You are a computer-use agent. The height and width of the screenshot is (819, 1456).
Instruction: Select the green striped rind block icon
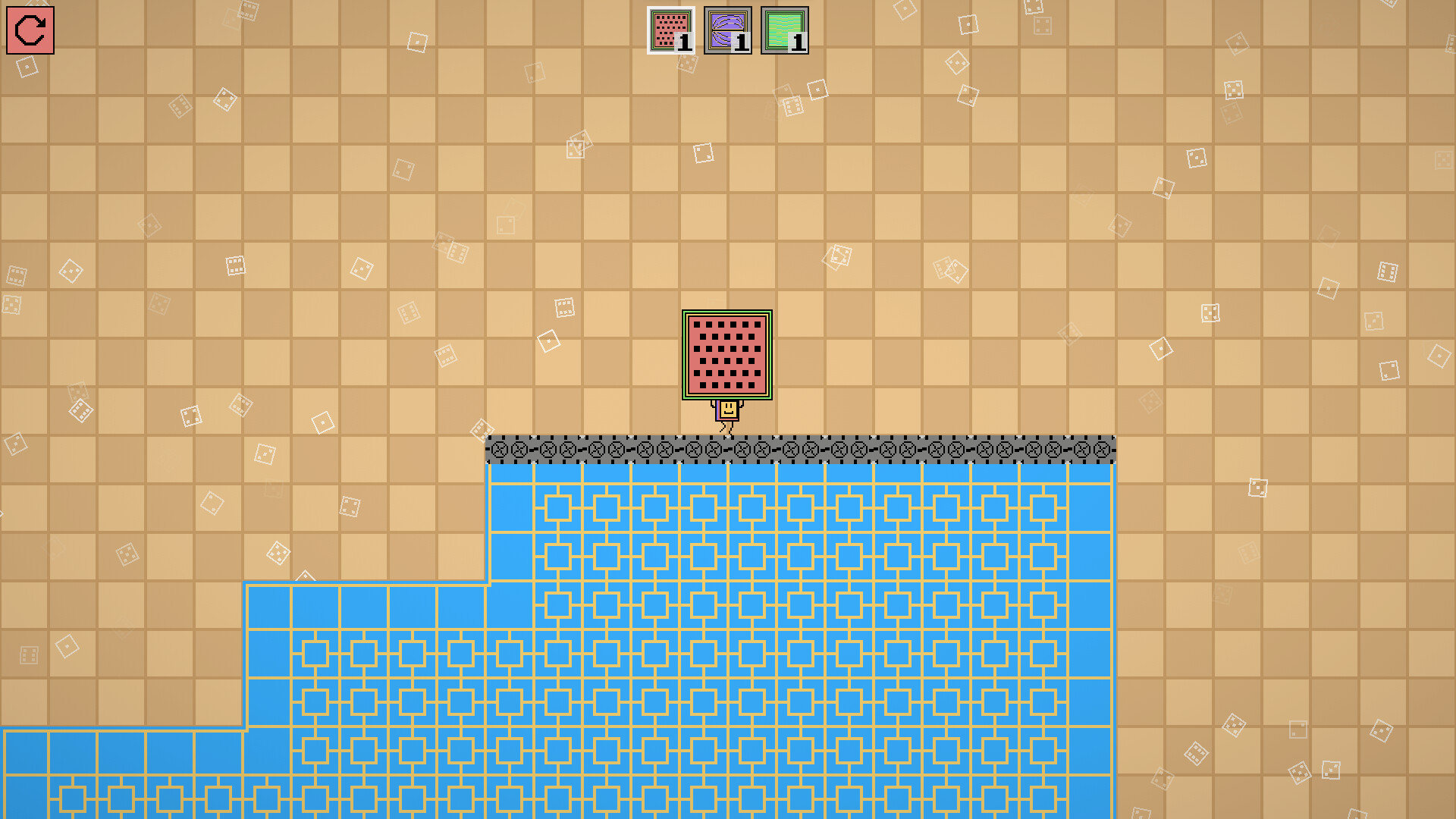click(785, 30)
